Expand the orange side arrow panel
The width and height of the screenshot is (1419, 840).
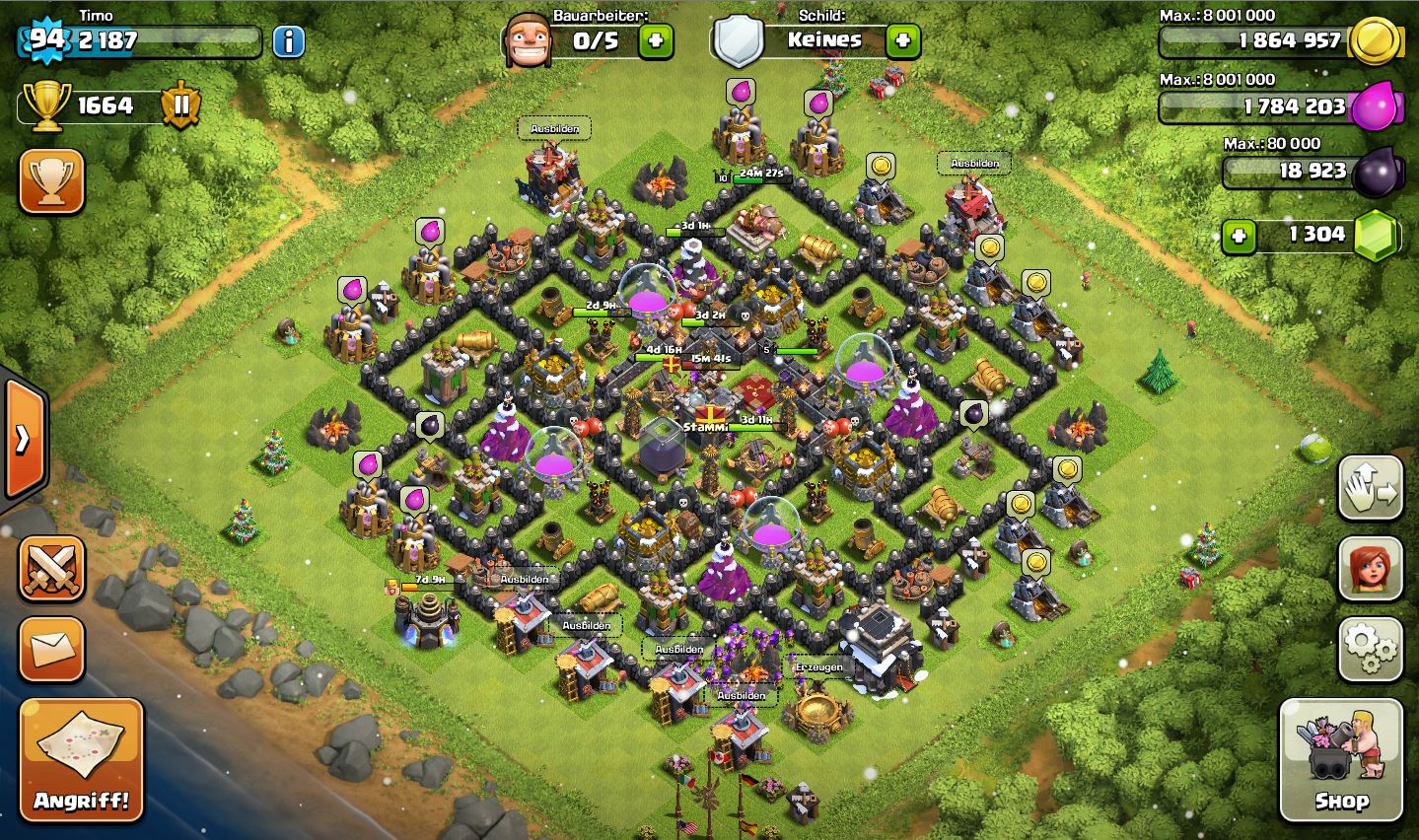coord(23,438)
